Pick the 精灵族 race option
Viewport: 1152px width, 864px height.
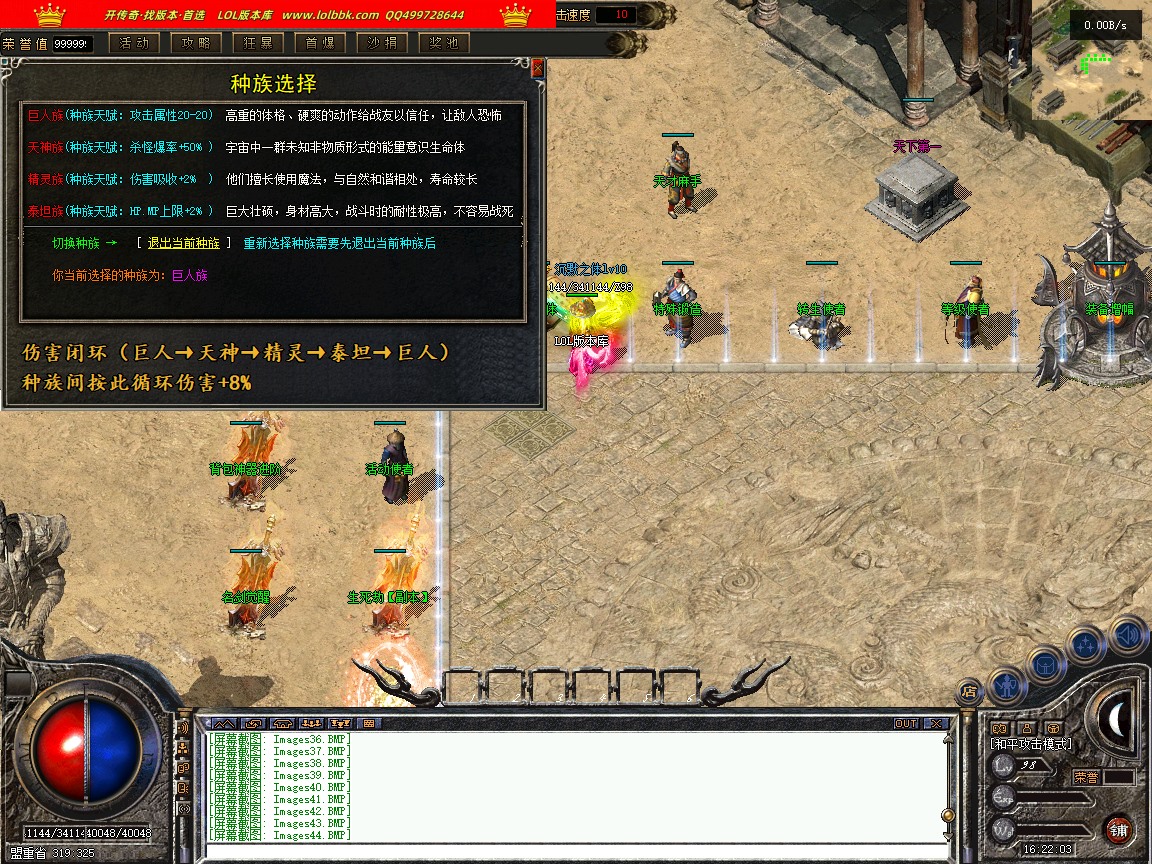click(45, 179)
